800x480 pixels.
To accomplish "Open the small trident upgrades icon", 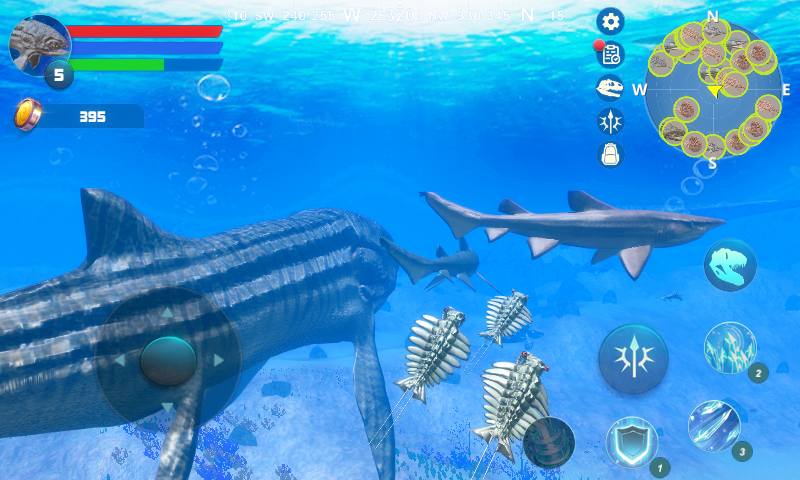I will click(x=610, y=121).
